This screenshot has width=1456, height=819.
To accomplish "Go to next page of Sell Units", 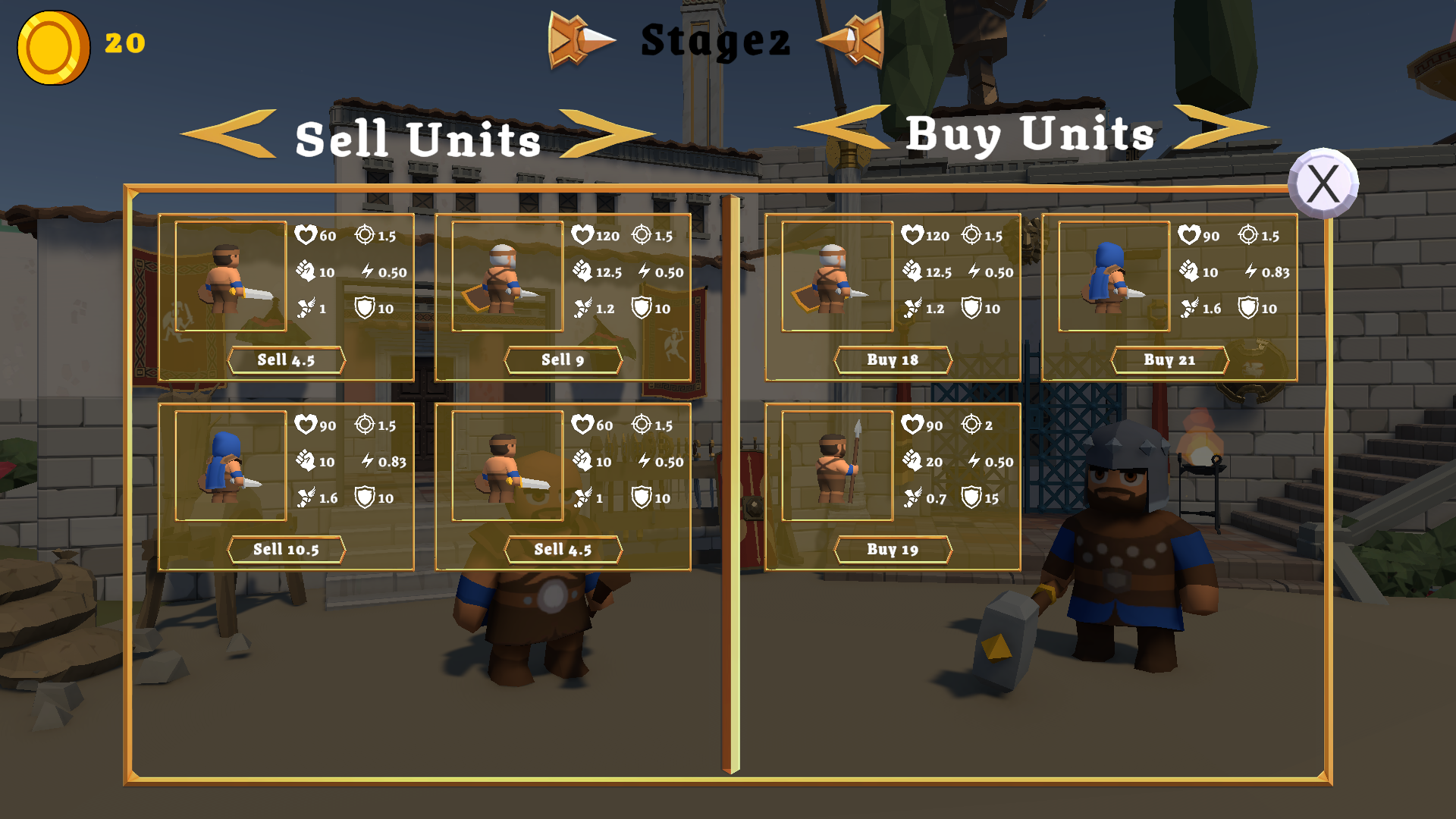I will [605, 135].
